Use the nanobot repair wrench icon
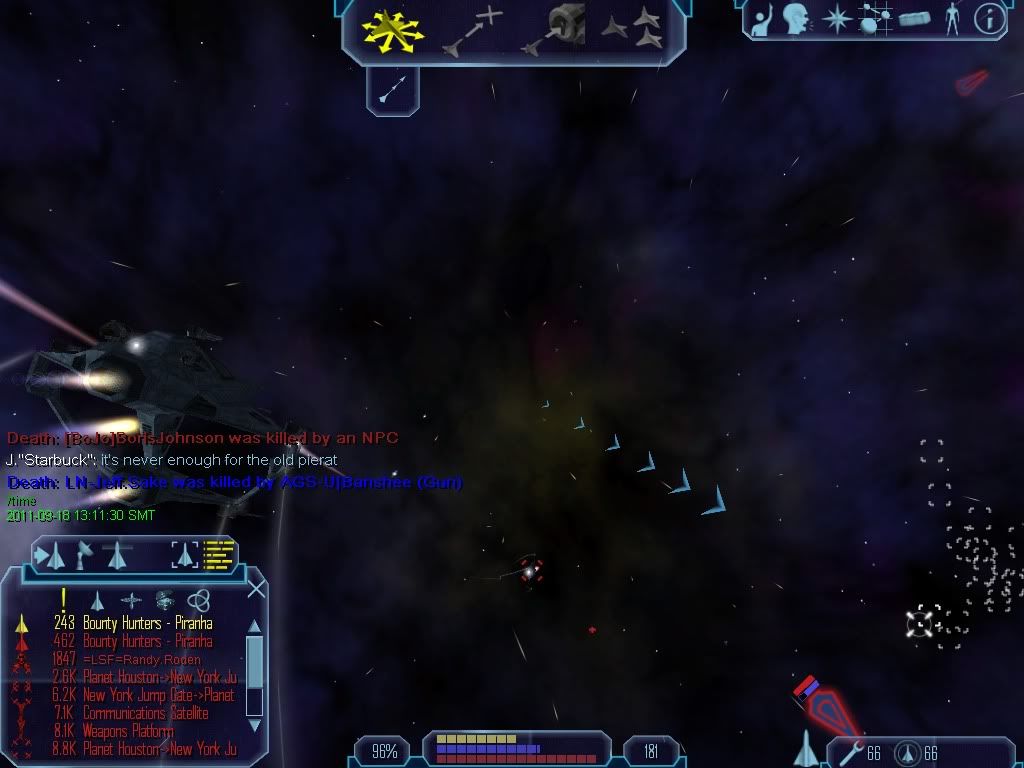 [852, 752]
